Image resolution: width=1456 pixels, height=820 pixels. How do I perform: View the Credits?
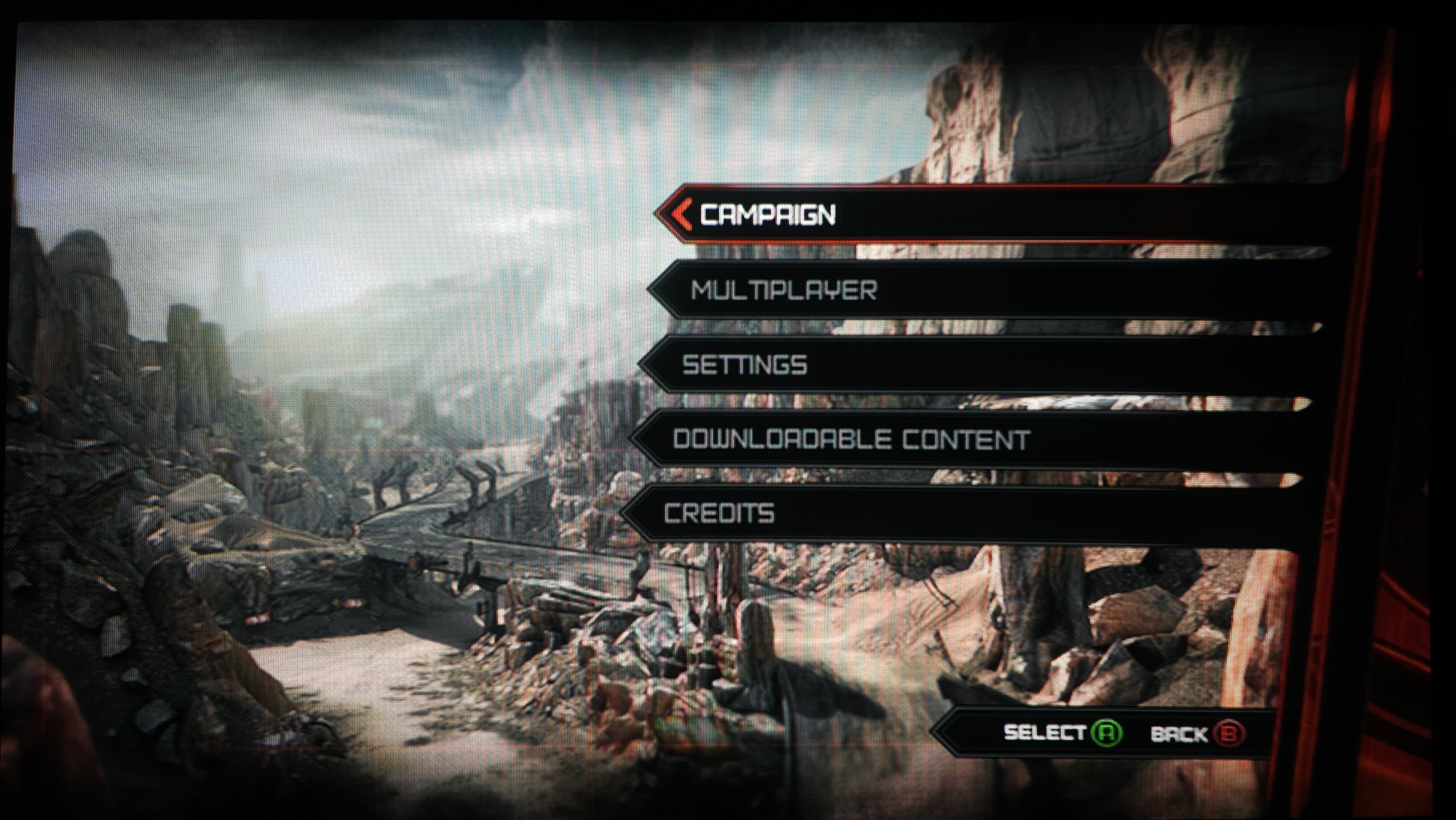coord(719,513)
